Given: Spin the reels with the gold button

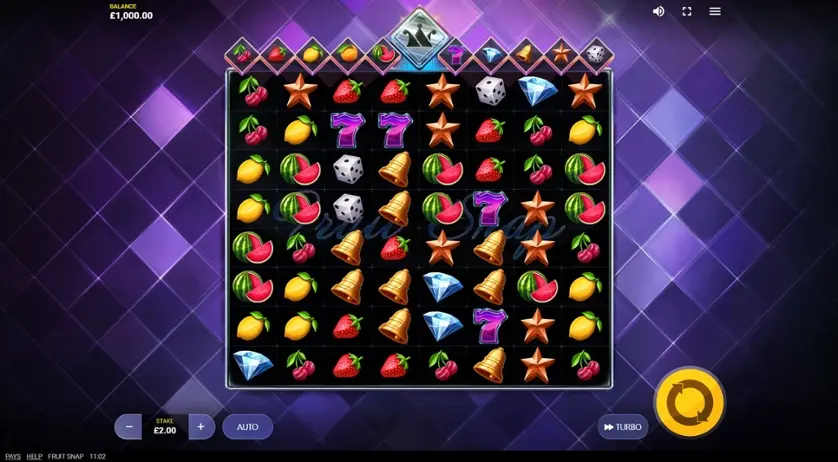Looking at the screenshot, I should click(x=689, y=402).
